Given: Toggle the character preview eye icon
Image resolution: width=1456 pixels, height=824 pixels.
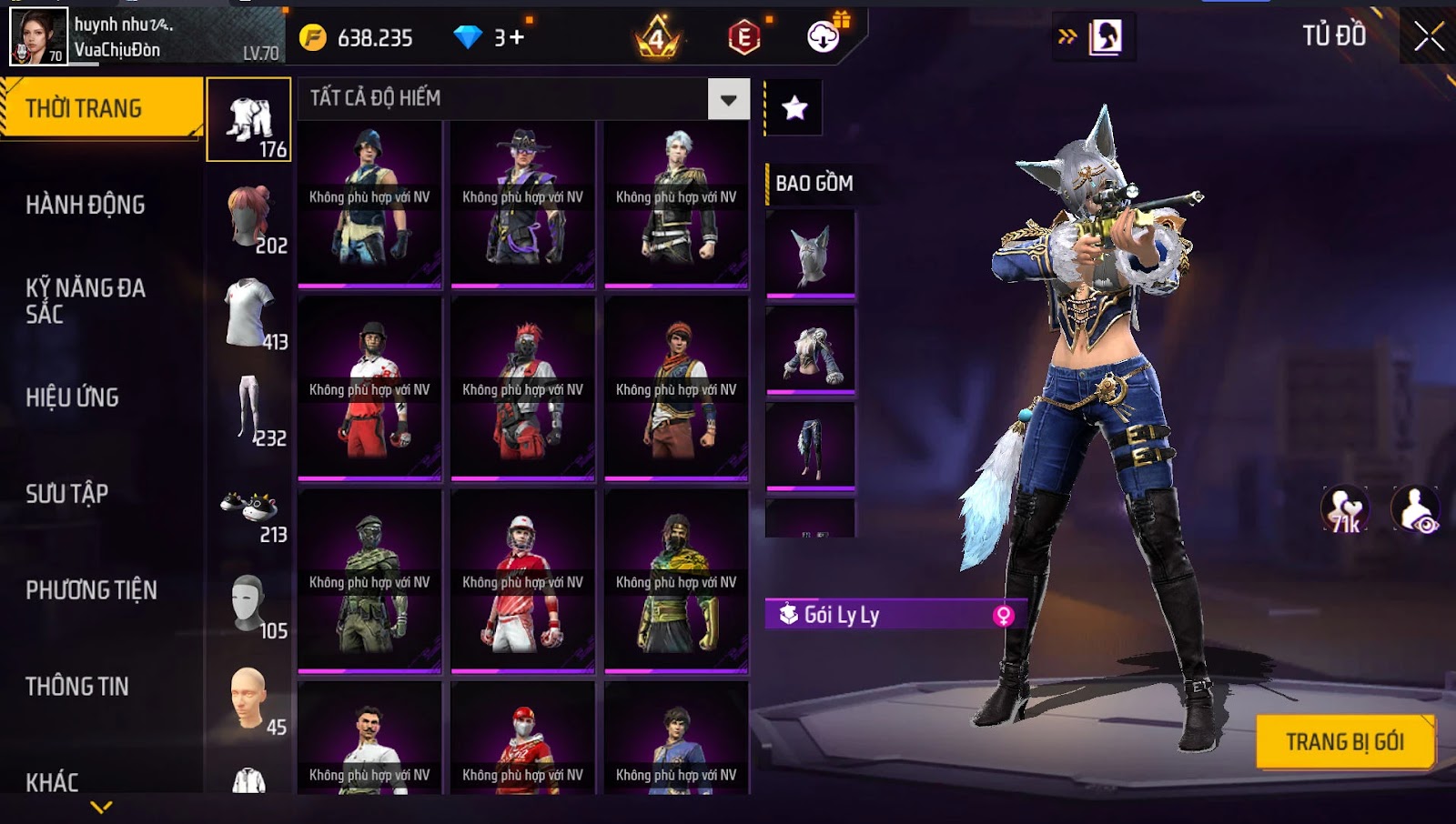Looking at the screenshot, I should (x=1416, y=510).
